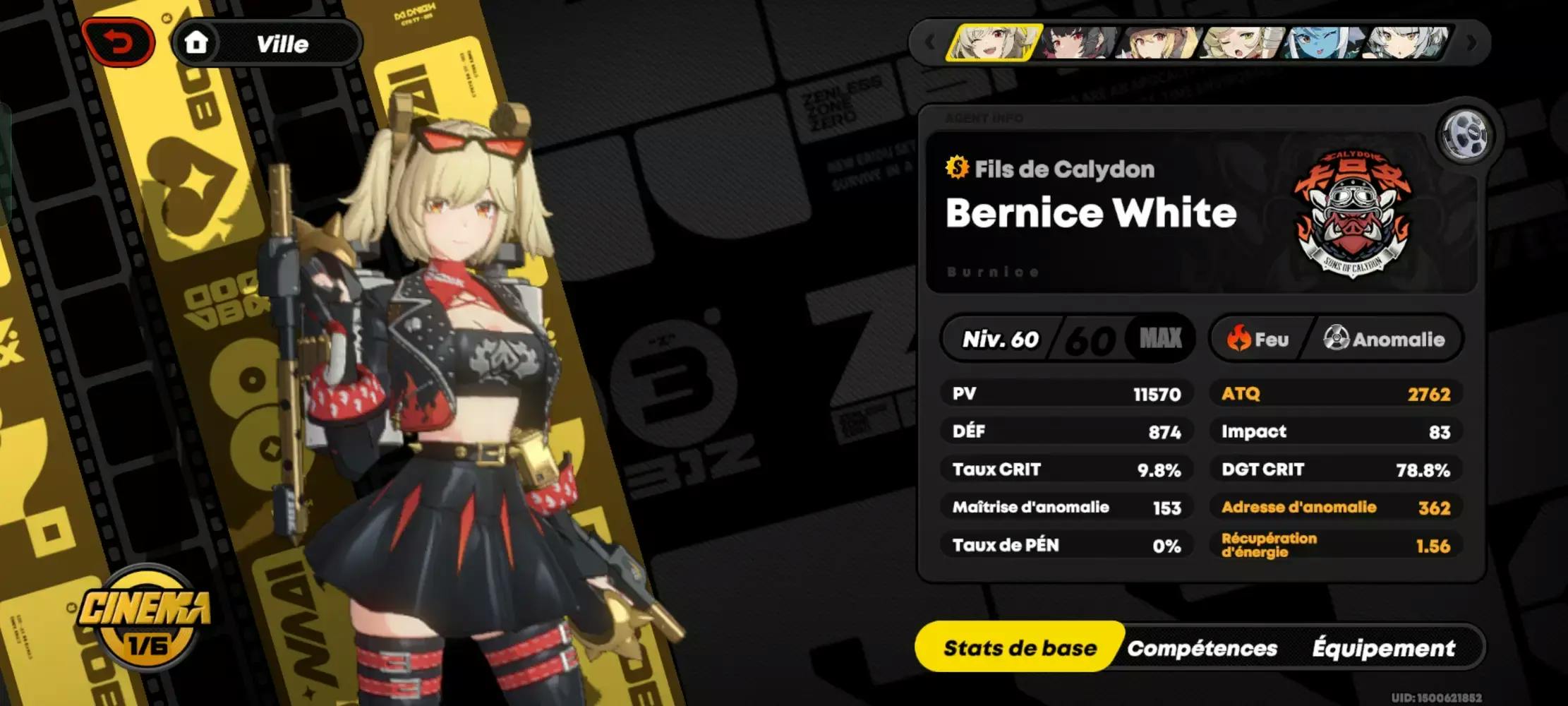Tap the Feu attribute label
This screenshot has height=706, width=1568.
coord(1259,340)
